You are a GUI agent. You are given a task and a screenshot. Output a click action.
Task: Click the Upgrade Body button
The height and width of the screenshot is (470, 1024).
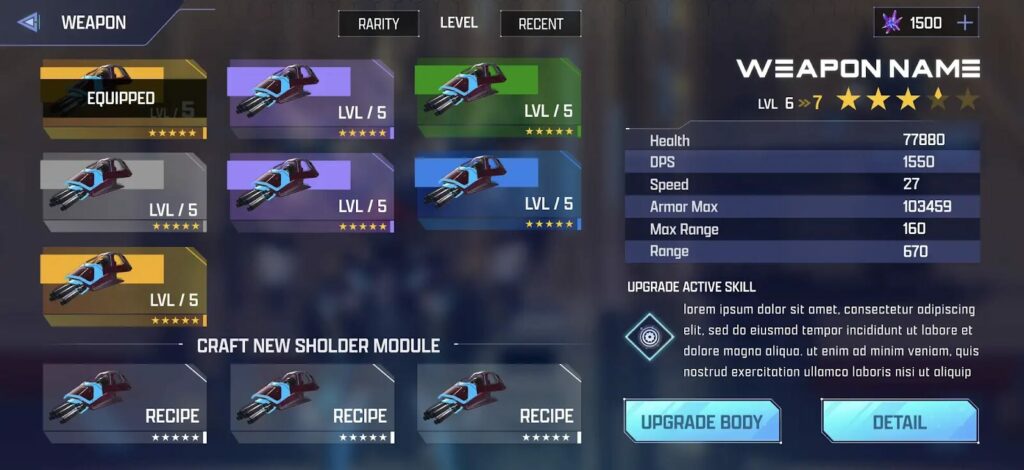[701, 422]
